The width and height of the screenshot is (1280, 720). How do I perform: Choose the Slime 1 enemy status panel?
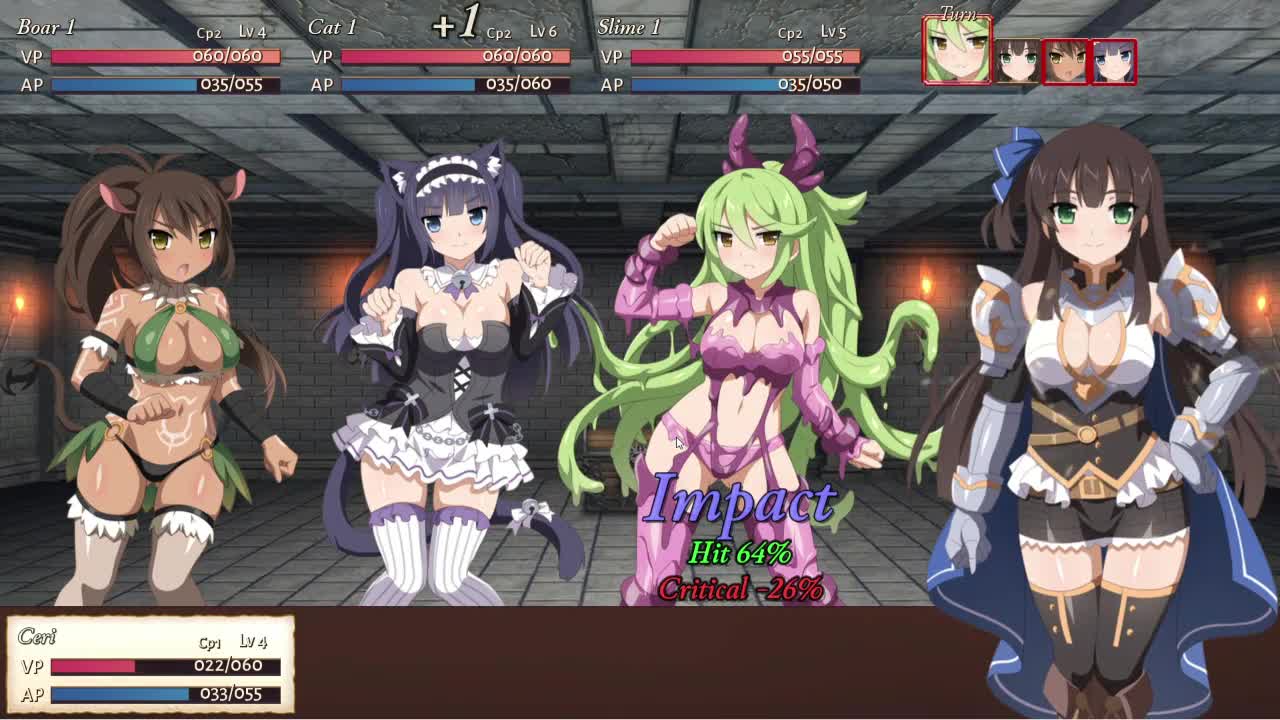point(728,56)
